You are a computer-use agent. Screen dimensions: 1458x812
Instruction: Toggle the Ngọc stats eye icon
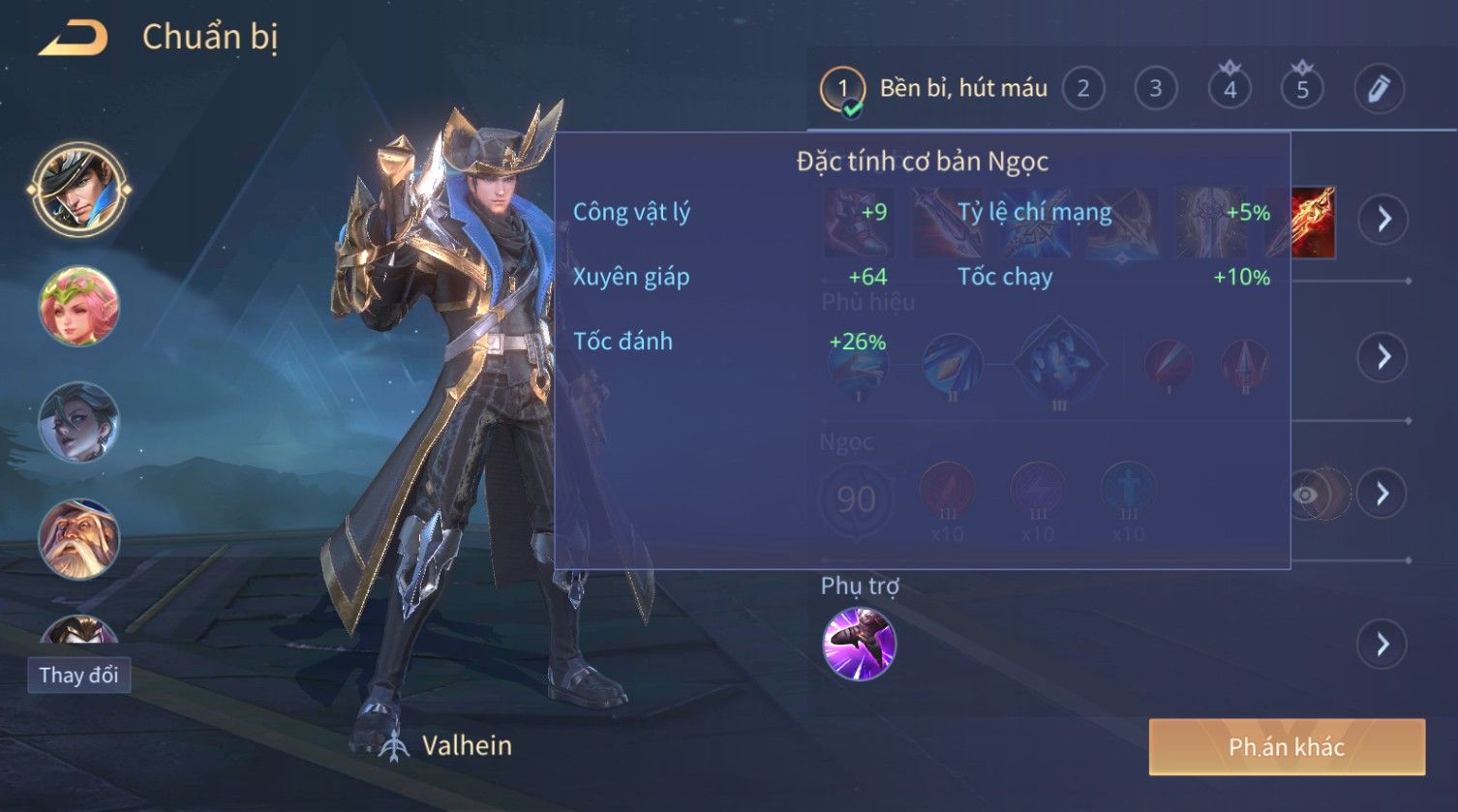coord(1306,496)
